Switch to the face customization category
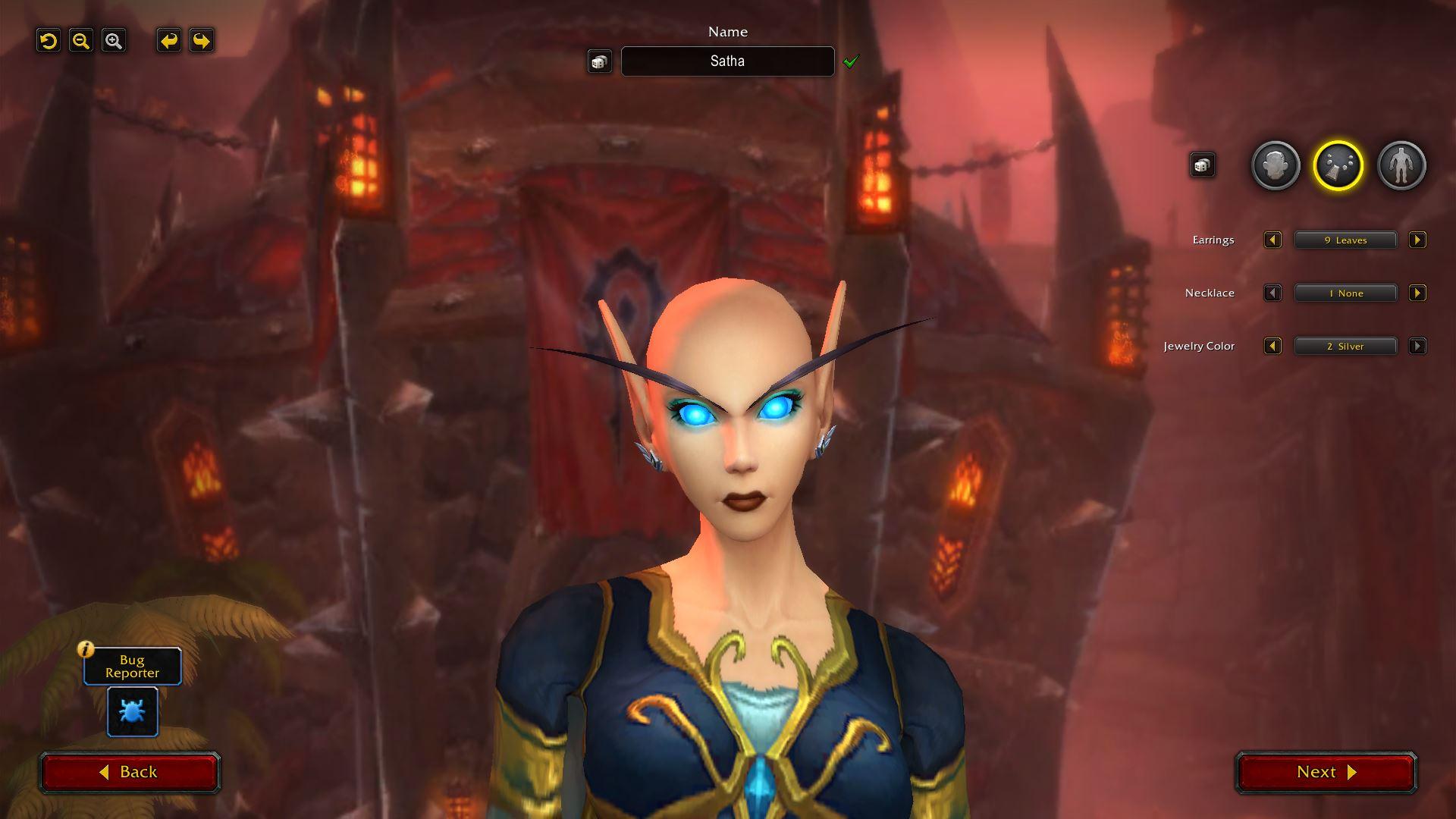Image resolution: width=1456 pixels, height=819 pixels. click(1275, 165)
